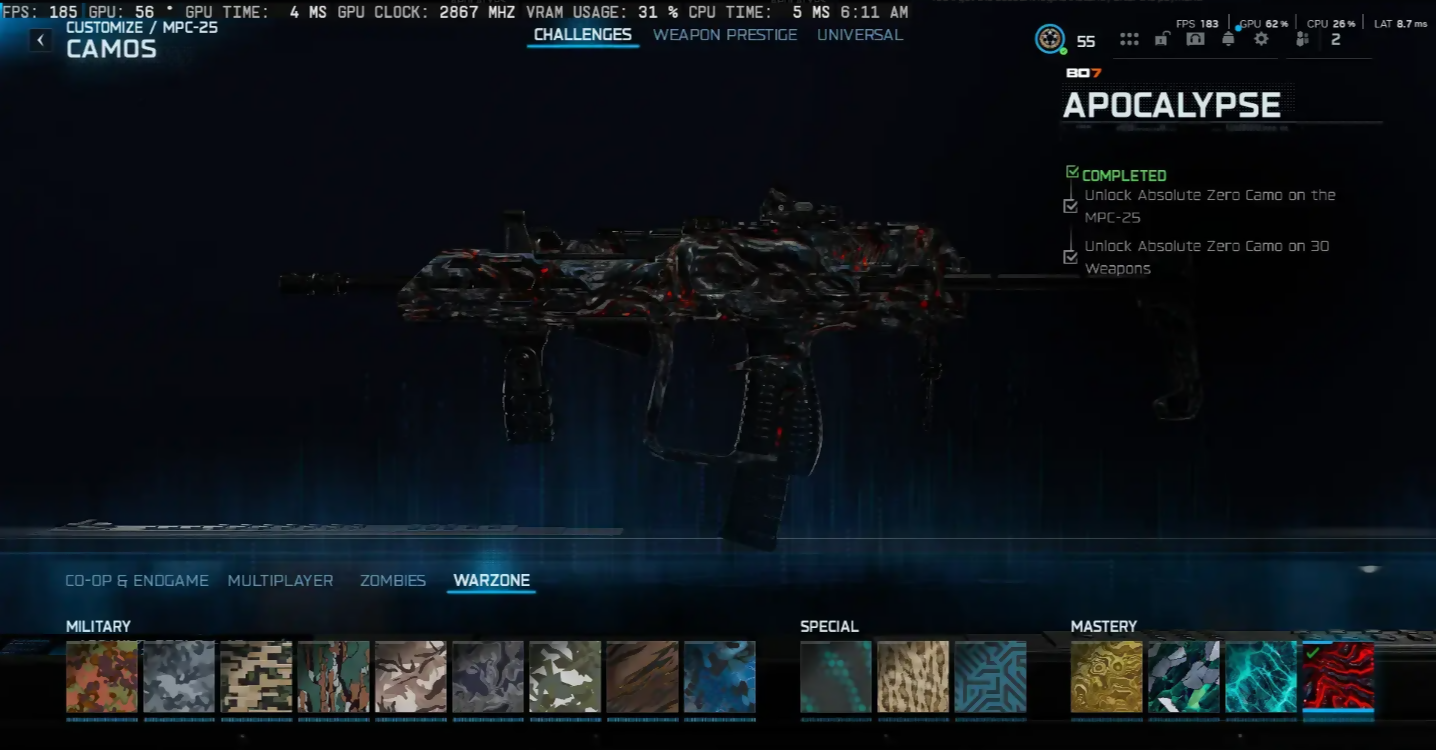This screenshot has height=750, width=1436.
Task: Open the settings gear icon
Action: pyautogui.click(x=1261, y=39)
